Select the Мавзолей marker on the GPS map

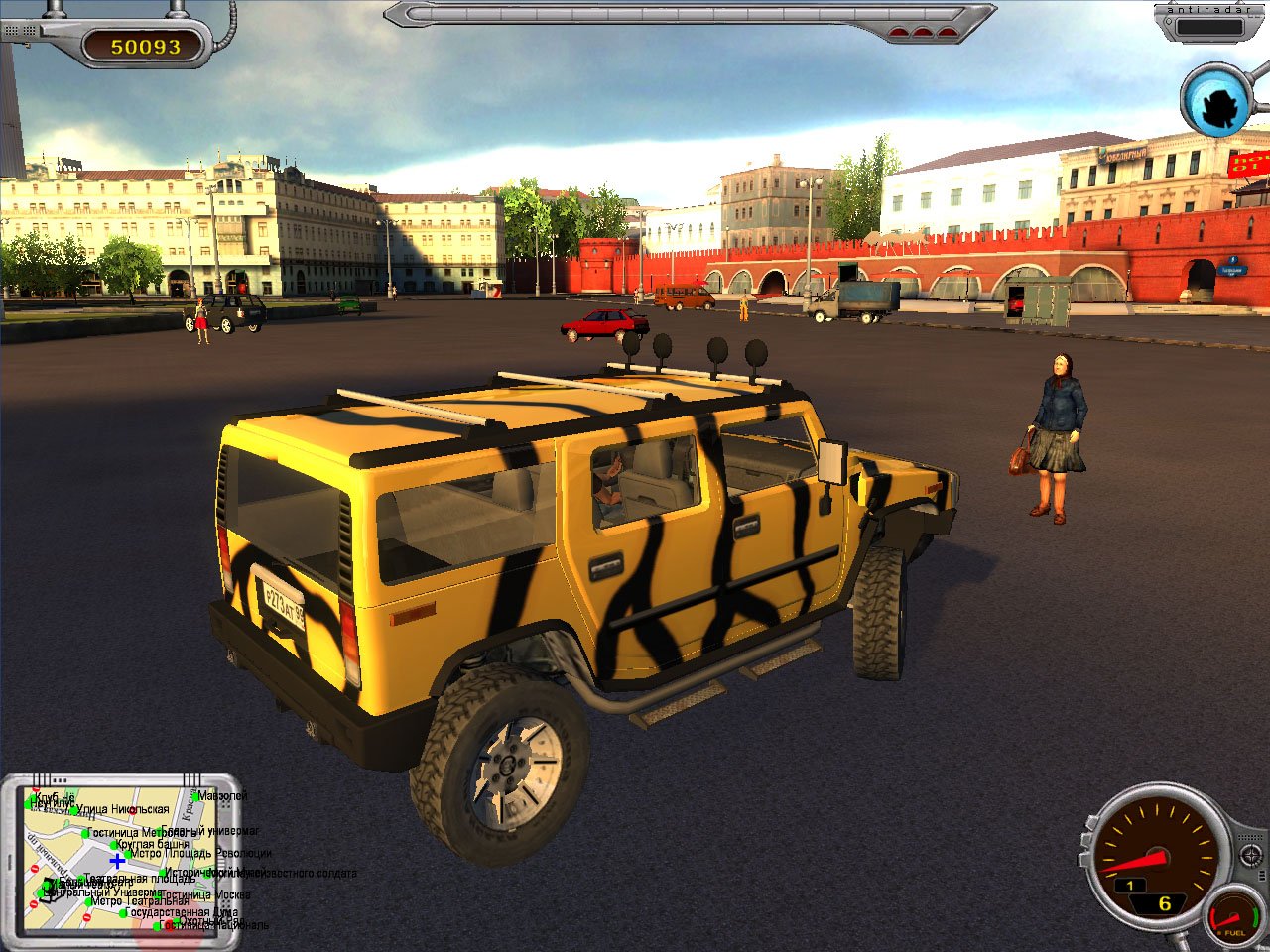(x=195, y=794)
